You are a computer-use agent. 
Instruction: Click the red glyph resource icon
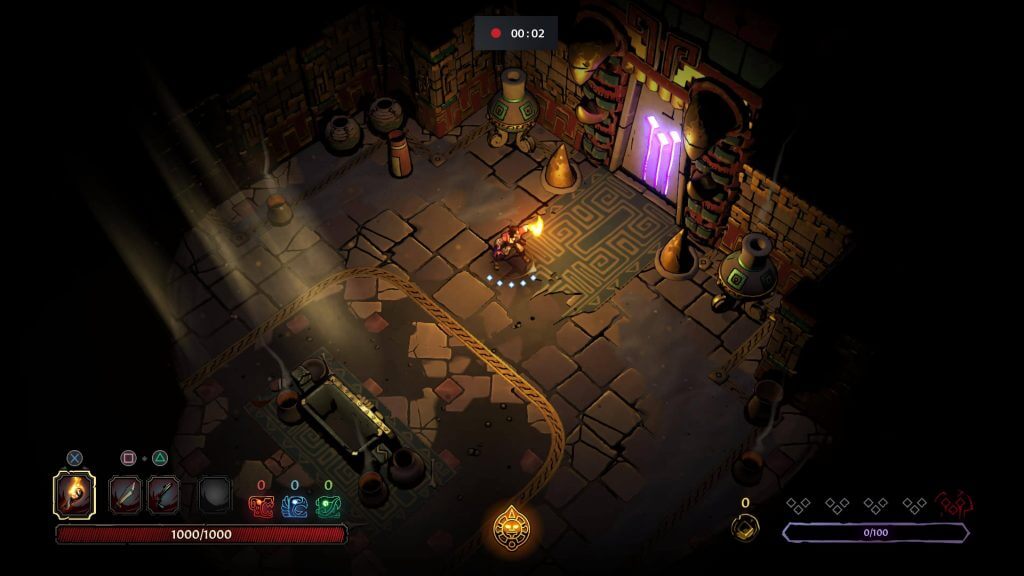(x=261, y=507)
